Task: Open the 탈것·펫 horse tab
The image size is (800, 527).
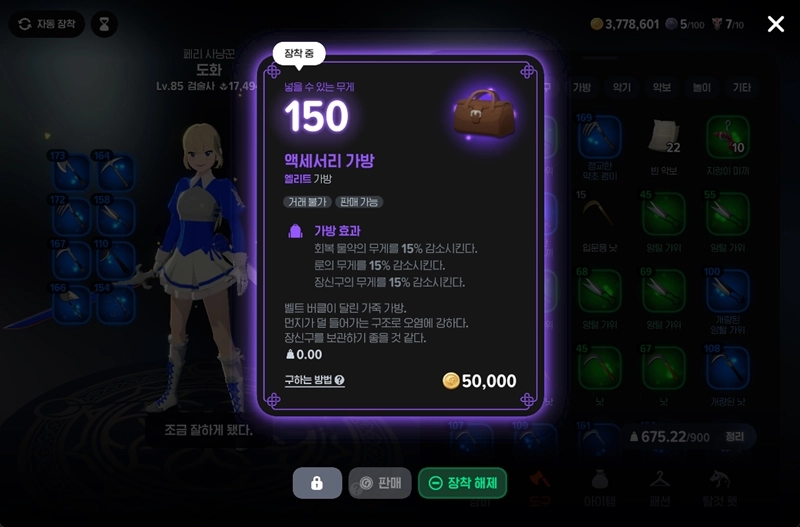Action: pyautogui.click(x=720, y=486)
